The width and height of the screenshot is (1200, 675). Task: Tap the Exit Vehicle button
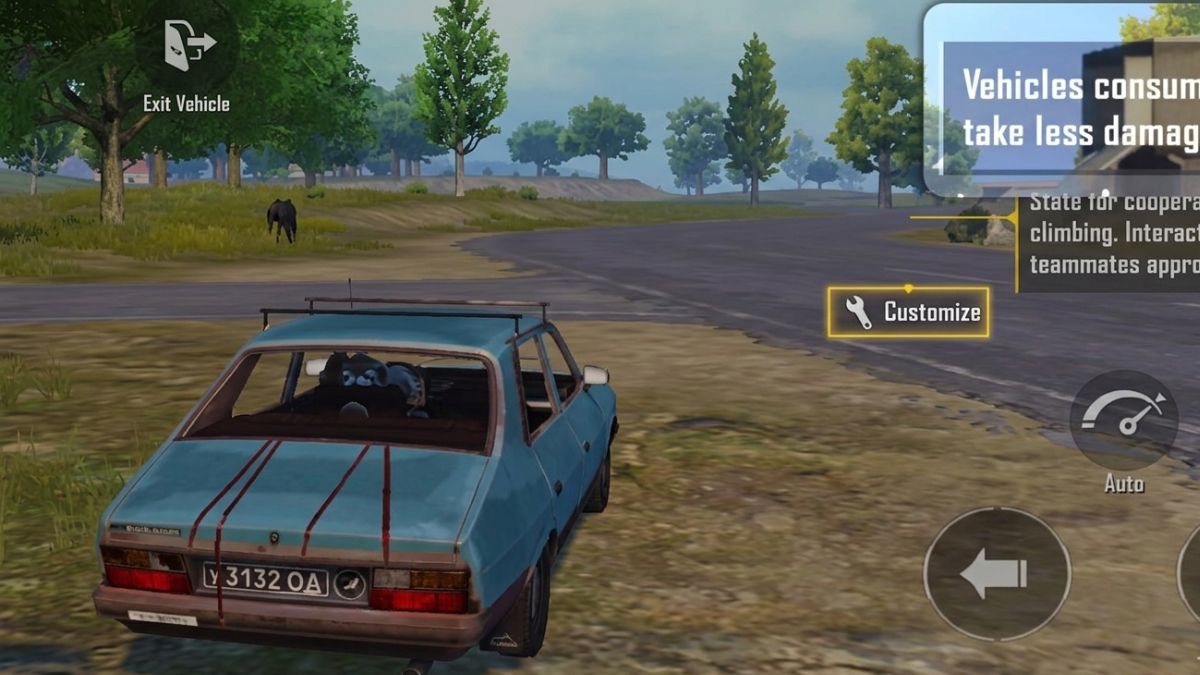[x=187, y=48]
